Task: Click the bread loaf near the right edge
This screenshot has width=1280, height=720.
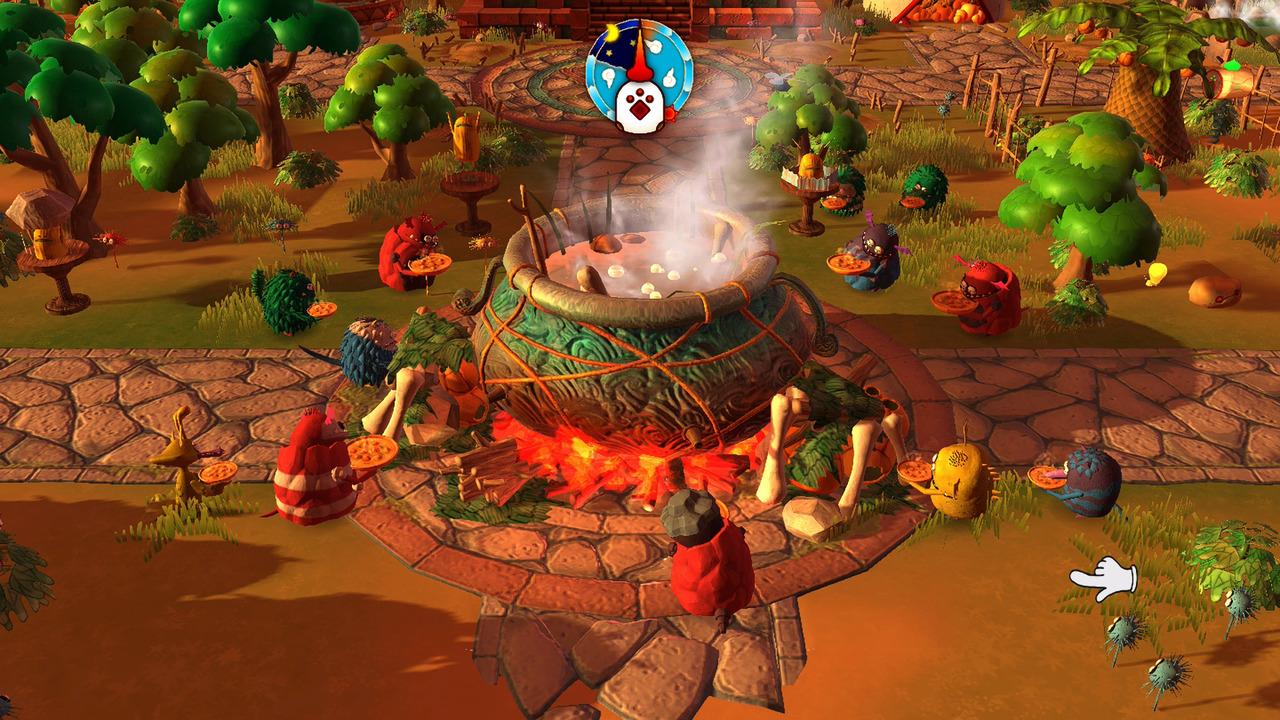Action: coord(1215,293)
